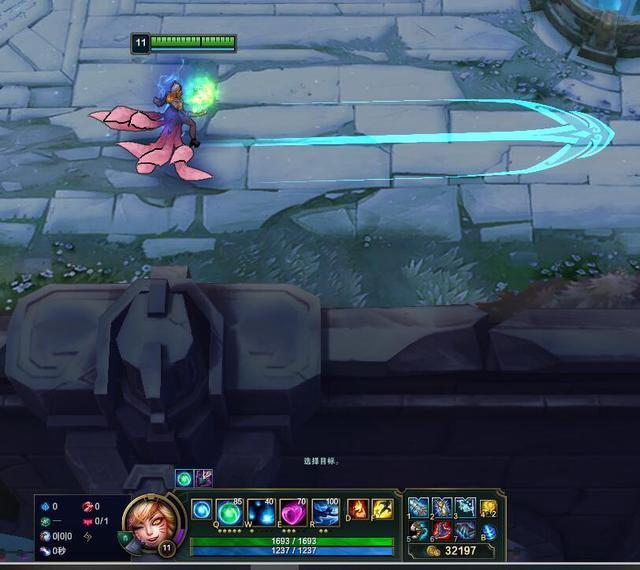The width and height of the screenshot is (640, 570).
Task: Cast the Ignite summoner spell
Action: [x=358, y=510]
